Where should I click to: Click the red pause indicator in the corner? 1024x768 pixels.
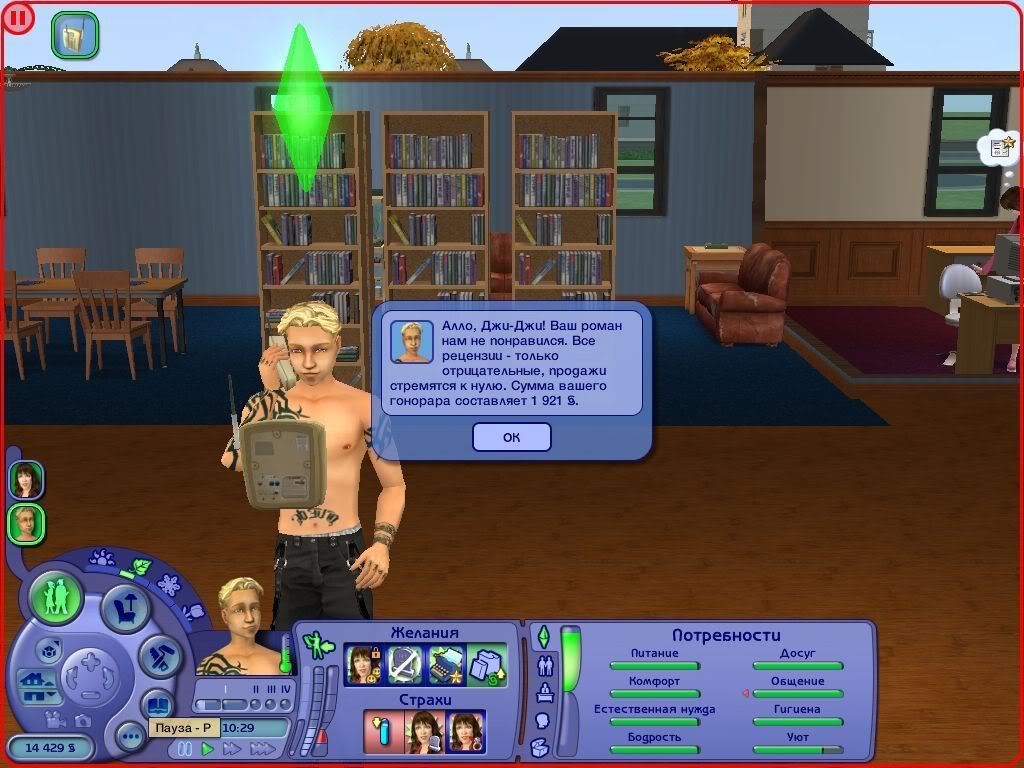click(17, 17)
